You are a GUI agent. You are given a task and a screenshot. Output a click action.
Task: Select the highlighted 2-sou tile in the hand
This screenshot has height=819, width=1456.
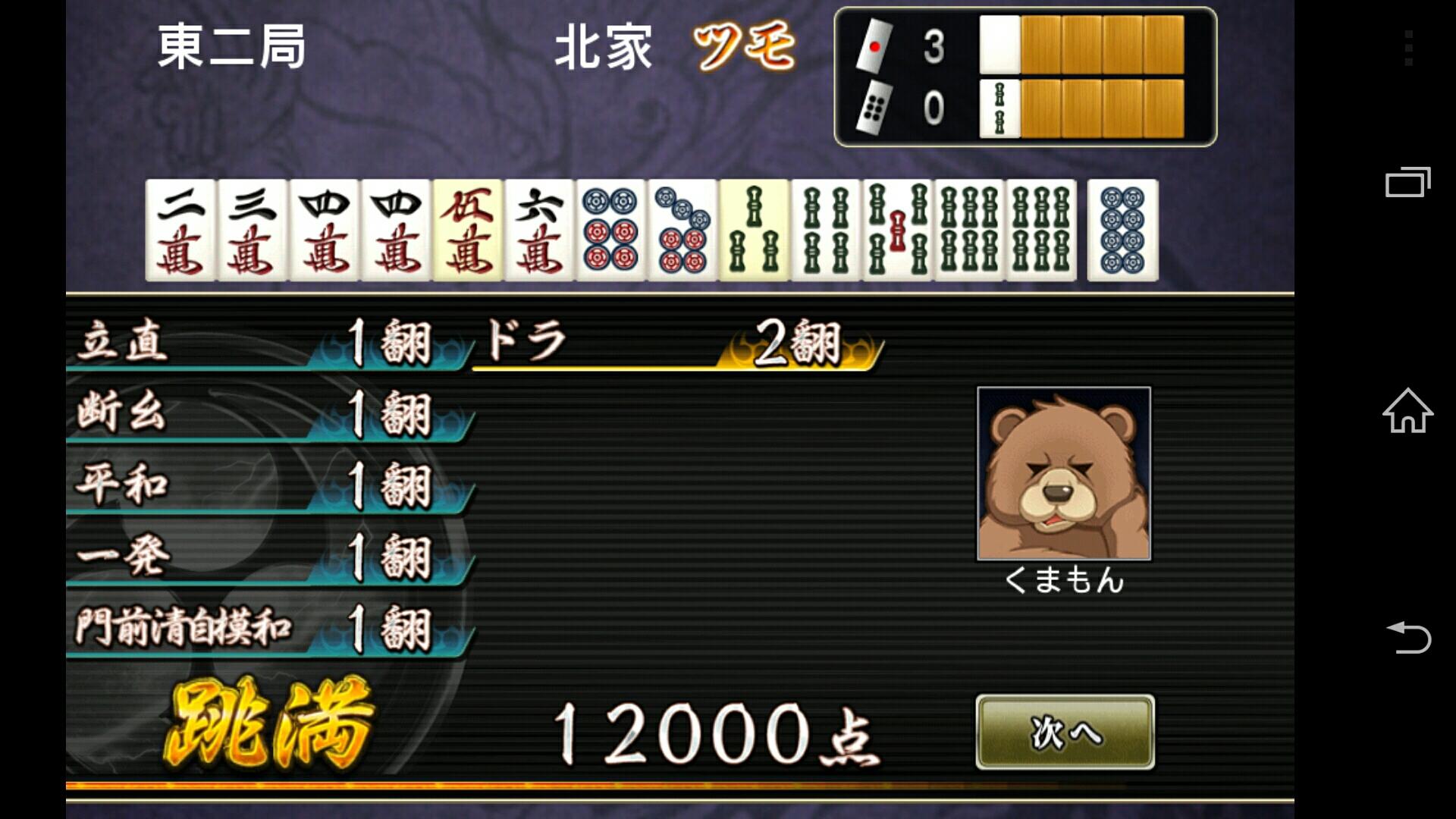[x=755, y=231]
